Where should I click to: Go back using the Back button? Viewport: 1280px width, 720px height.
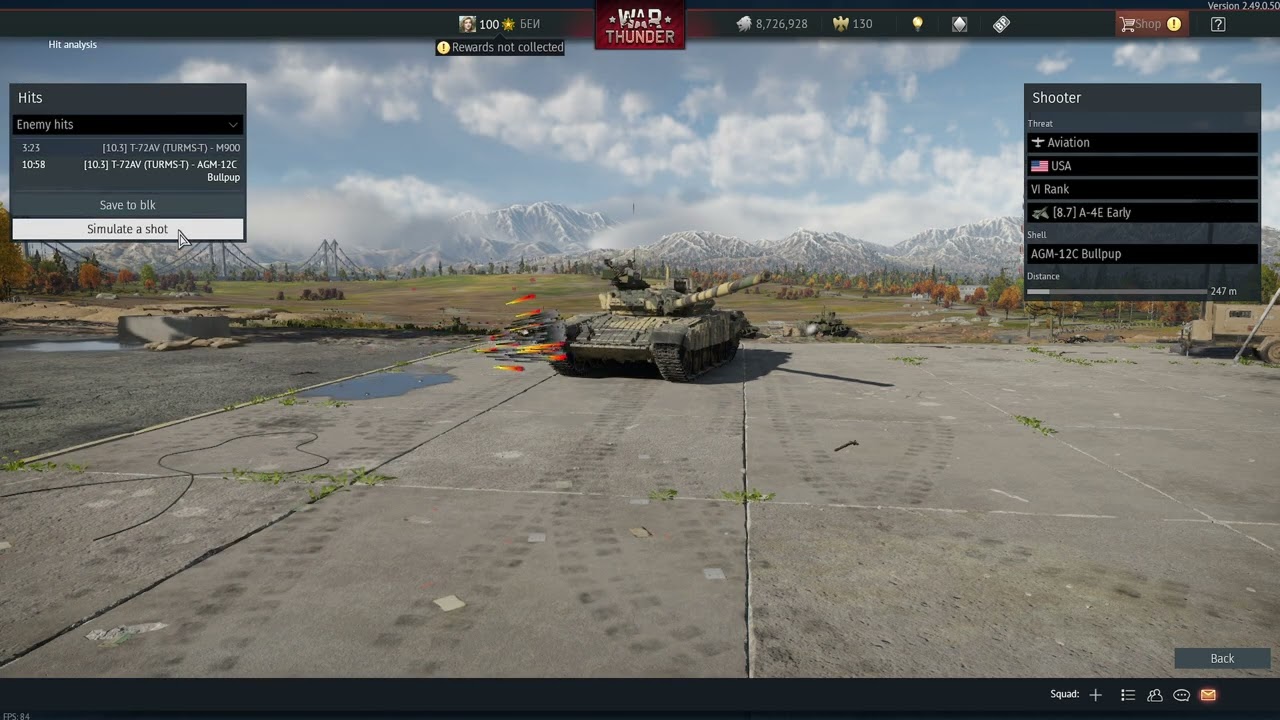[1222, 658]
